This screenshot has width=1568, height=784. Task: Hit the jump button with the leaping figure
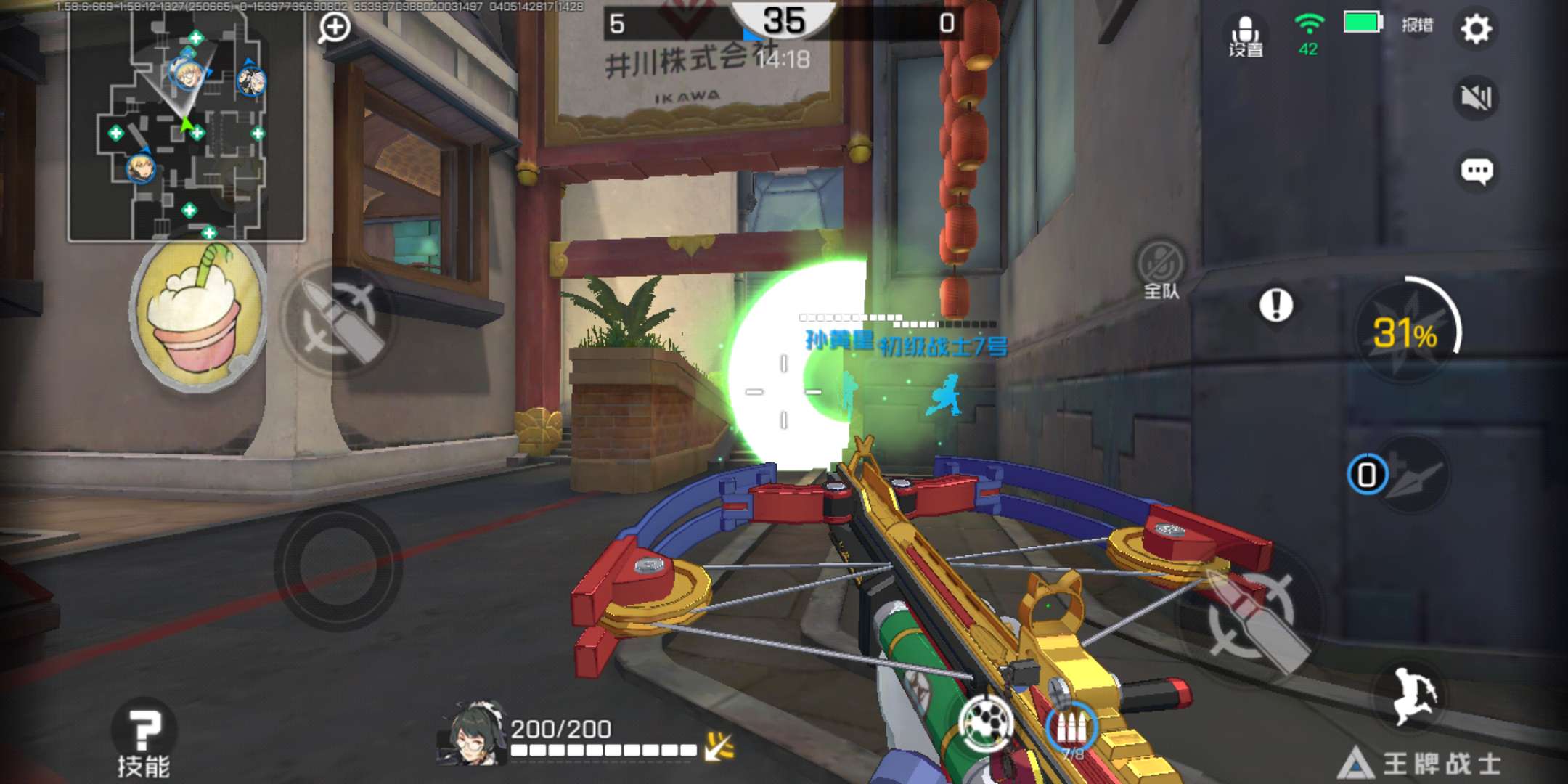click(1413, 695)
